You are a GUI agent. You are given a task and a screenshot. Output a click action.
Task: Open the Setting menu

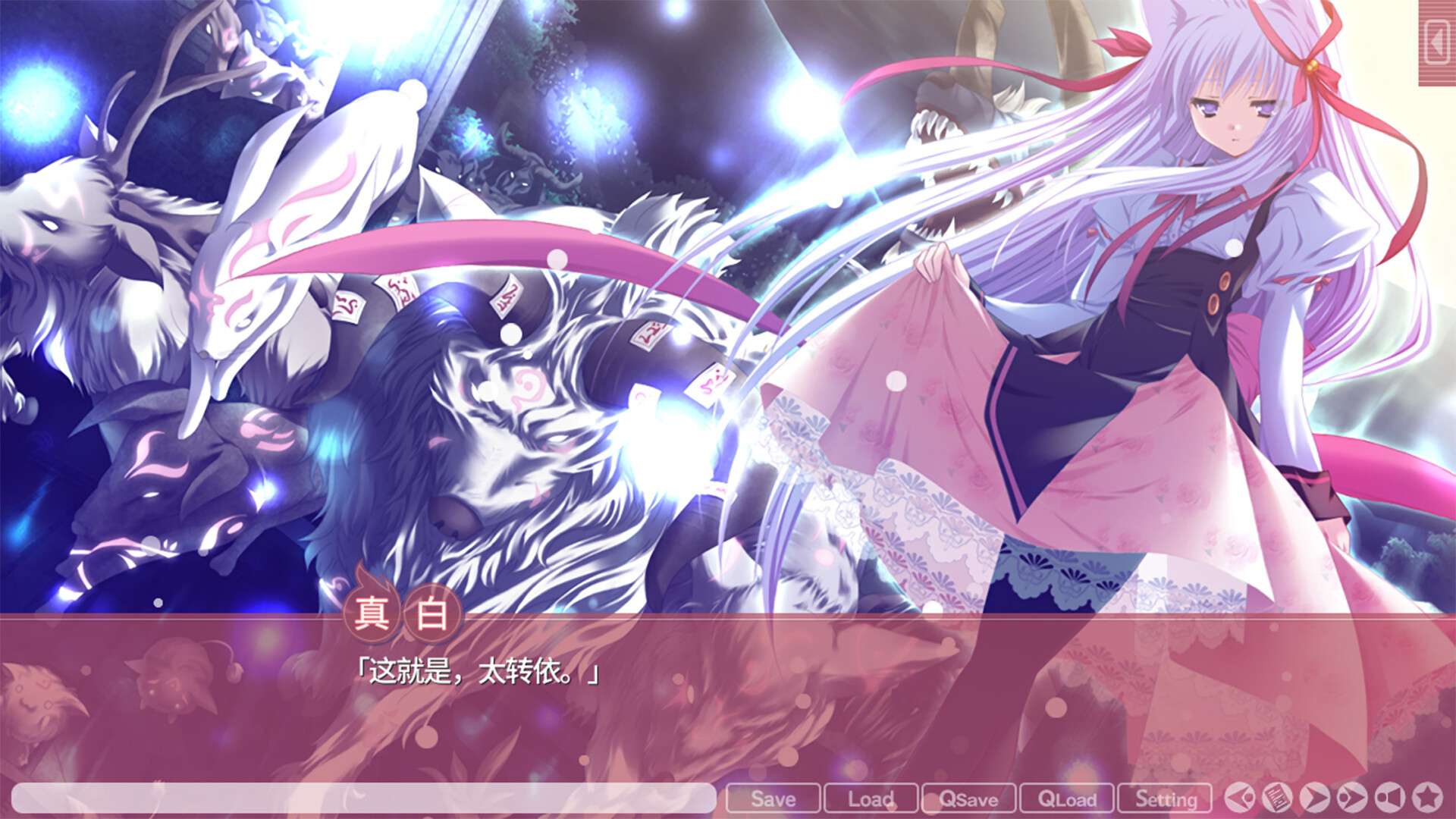coord(1167,799)
